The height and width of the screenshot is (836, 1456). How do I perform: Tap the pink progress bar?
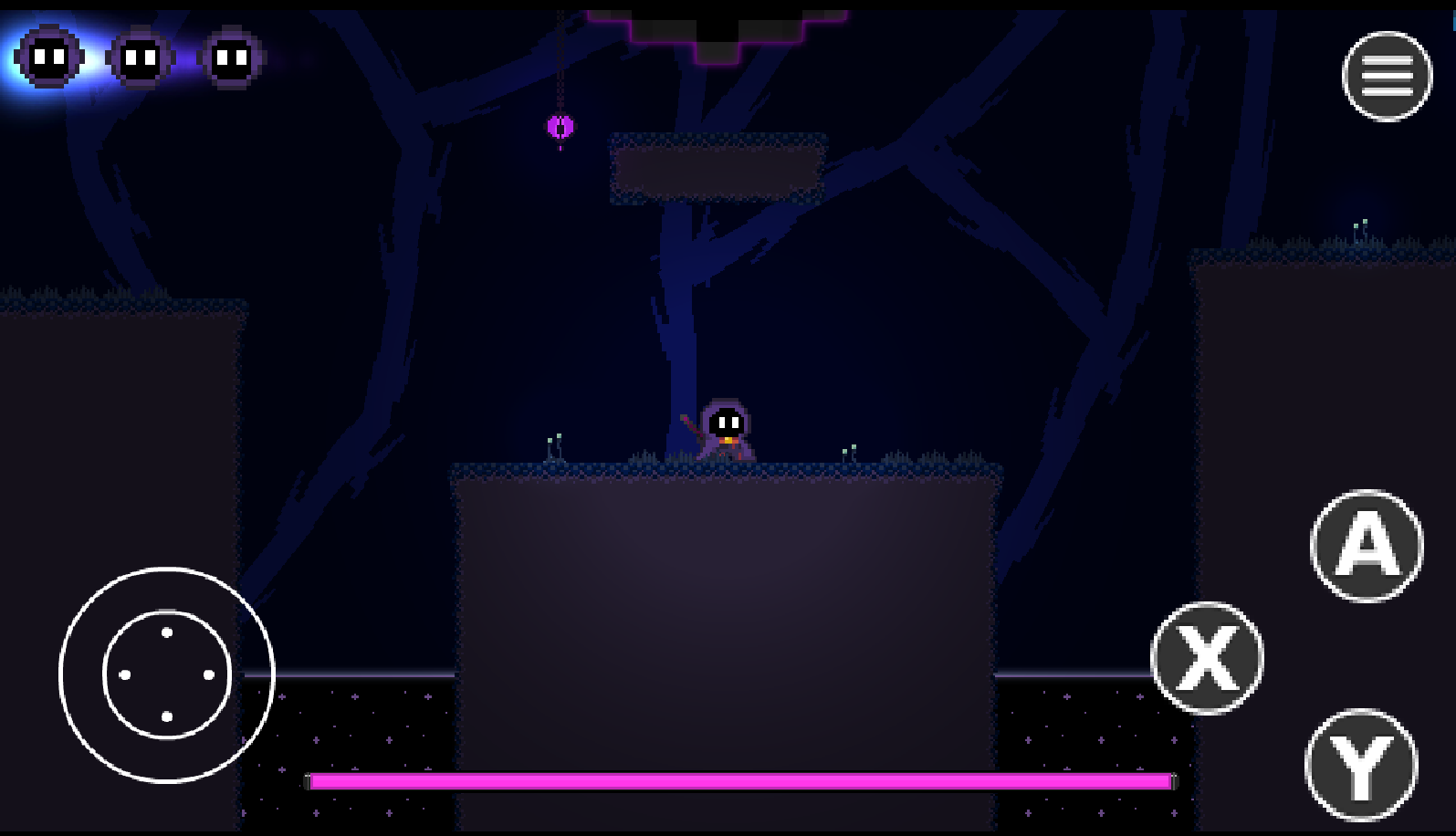739,780
